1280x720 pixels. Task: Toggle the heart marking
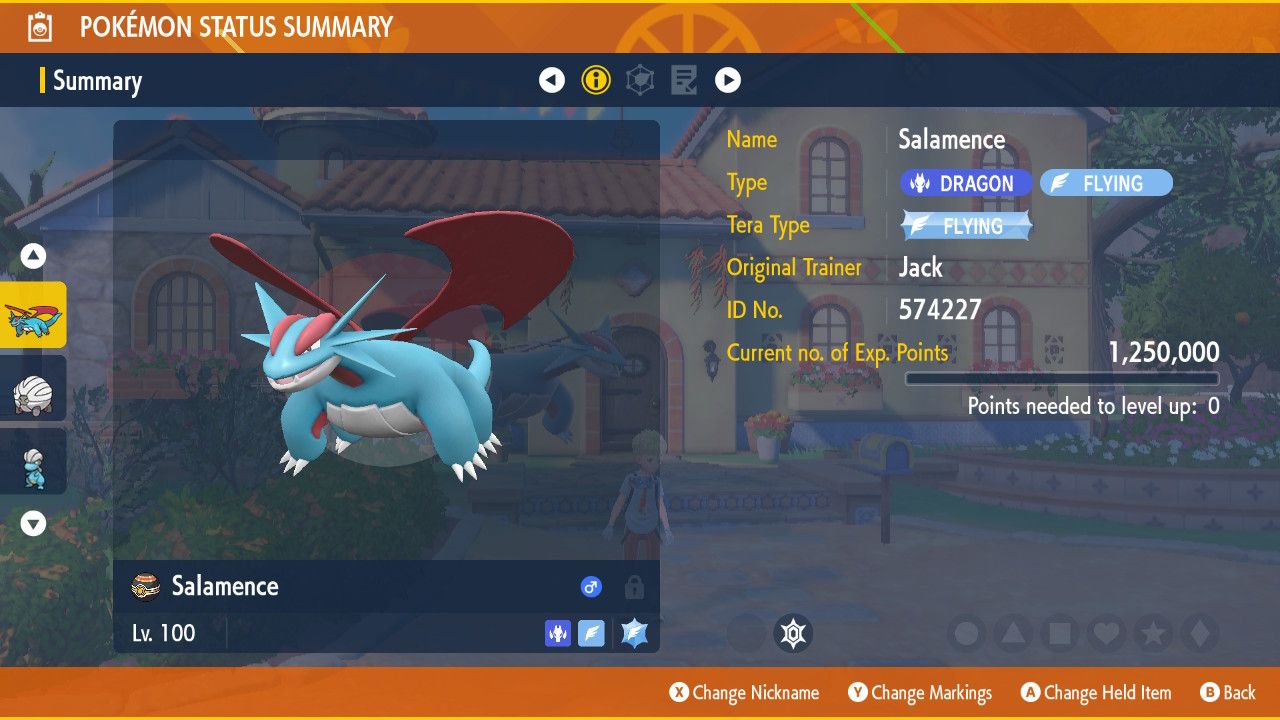click(1105, 633)
